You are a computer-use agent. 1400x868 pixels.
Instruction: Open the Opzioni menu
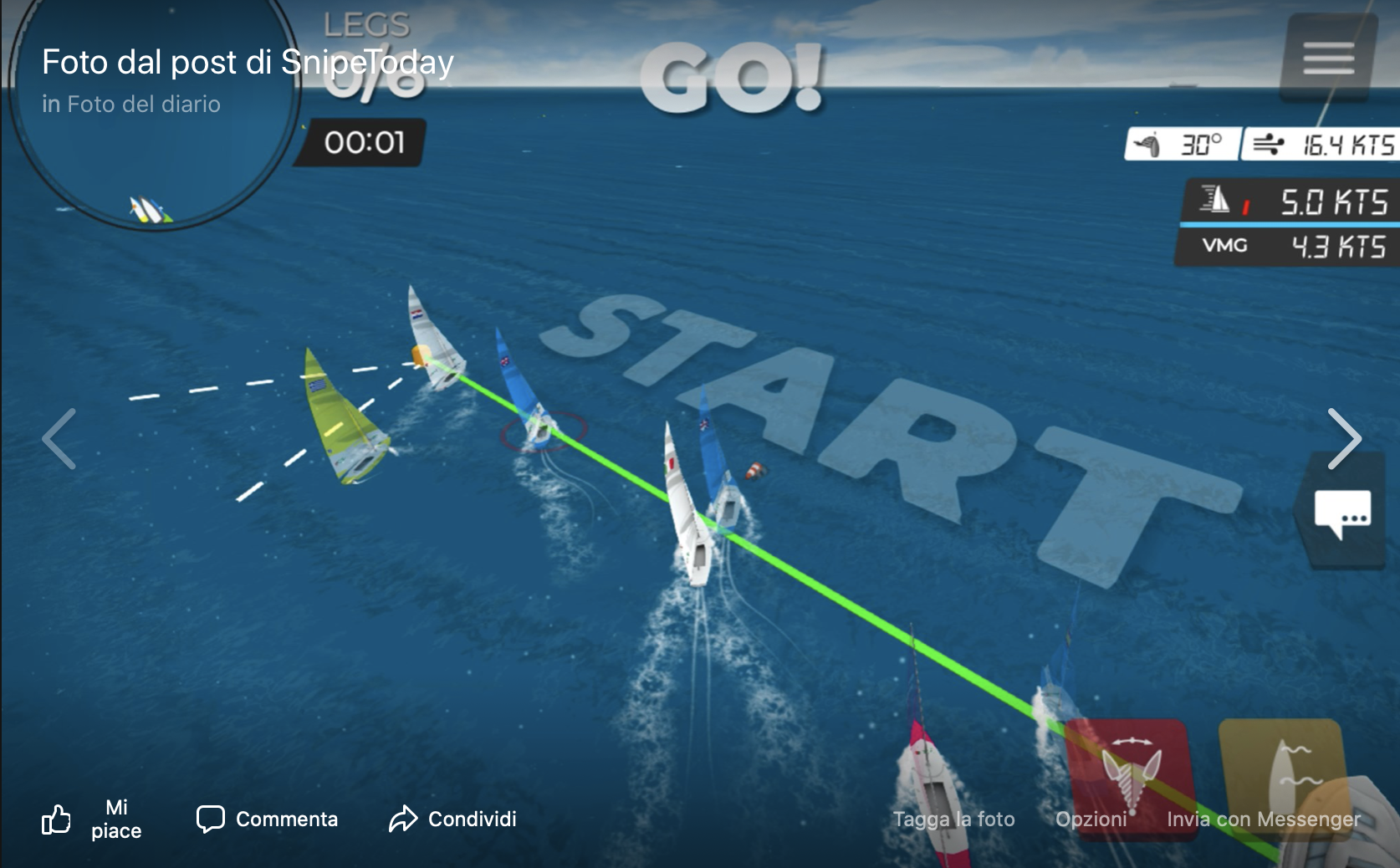(x=1091, y=819)
